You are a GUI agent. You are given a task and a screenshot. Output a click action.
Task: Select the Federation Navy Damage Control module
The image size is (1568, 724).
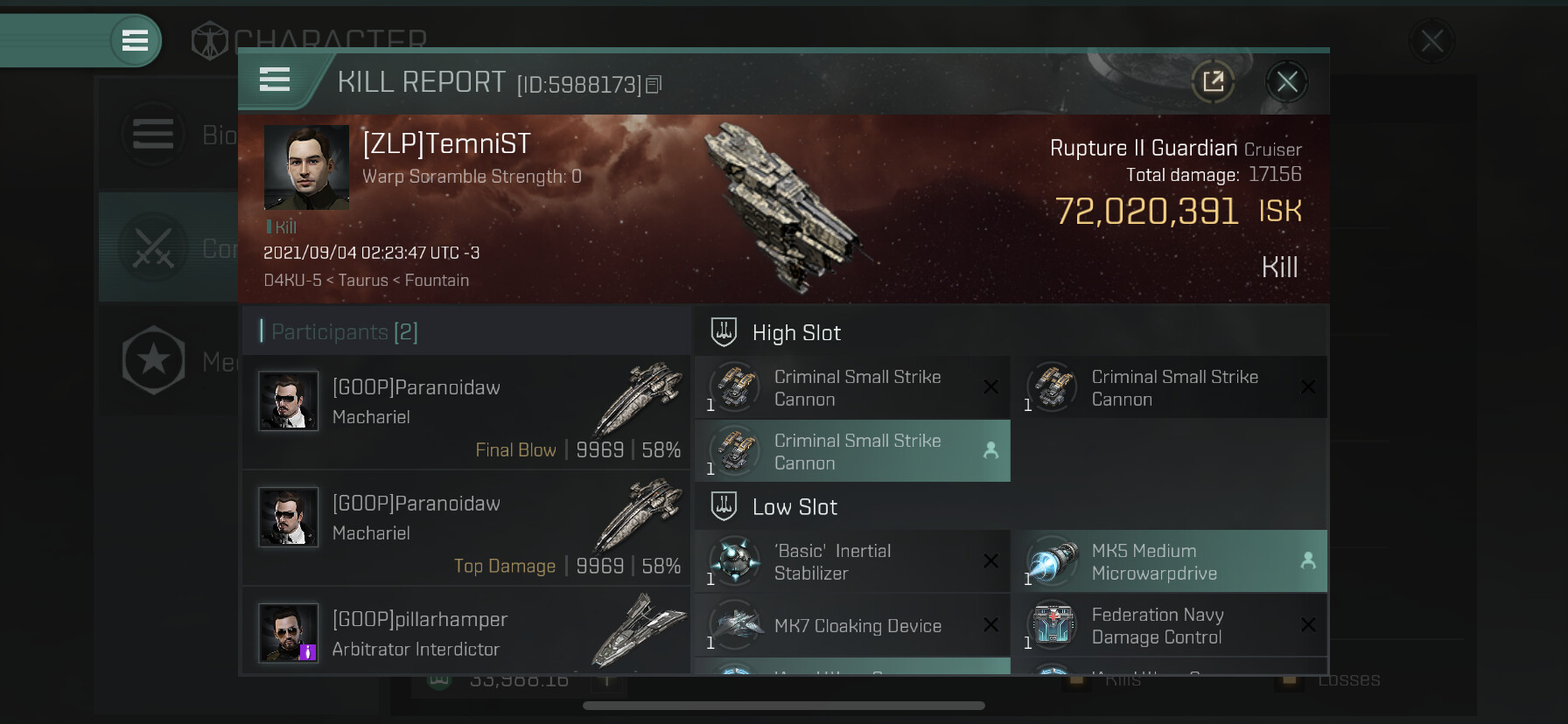1169,625
